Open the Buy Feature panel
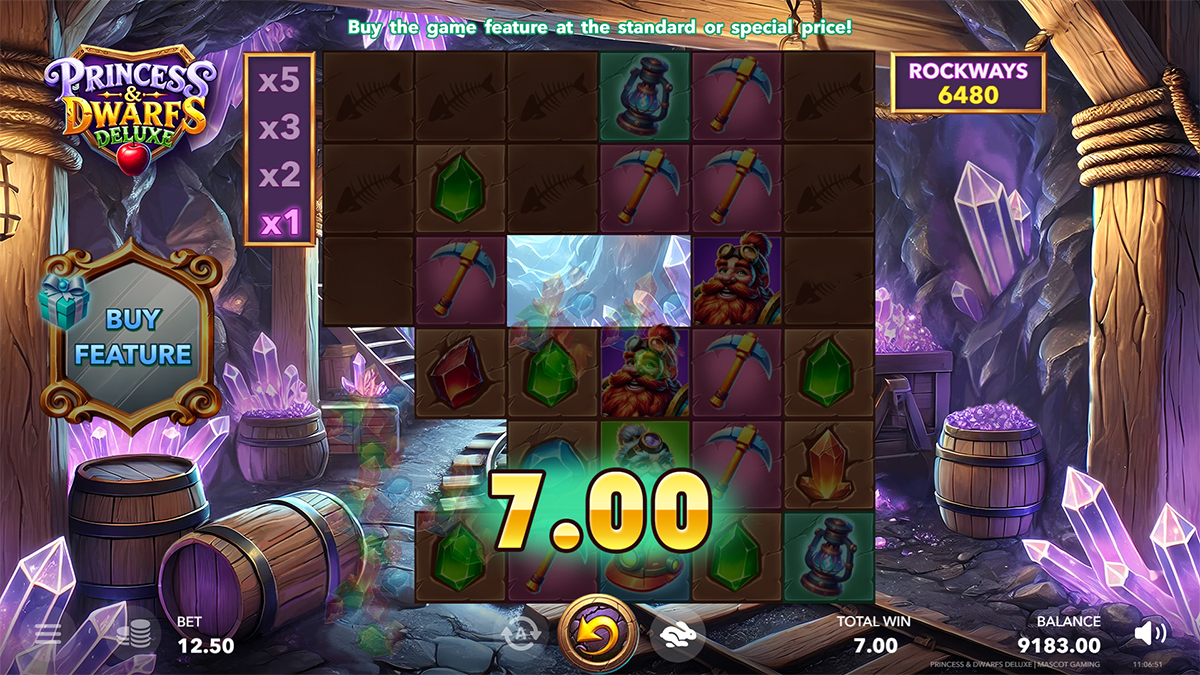The height and width of the screenshot is (675, 1200). tap(133, 336)
